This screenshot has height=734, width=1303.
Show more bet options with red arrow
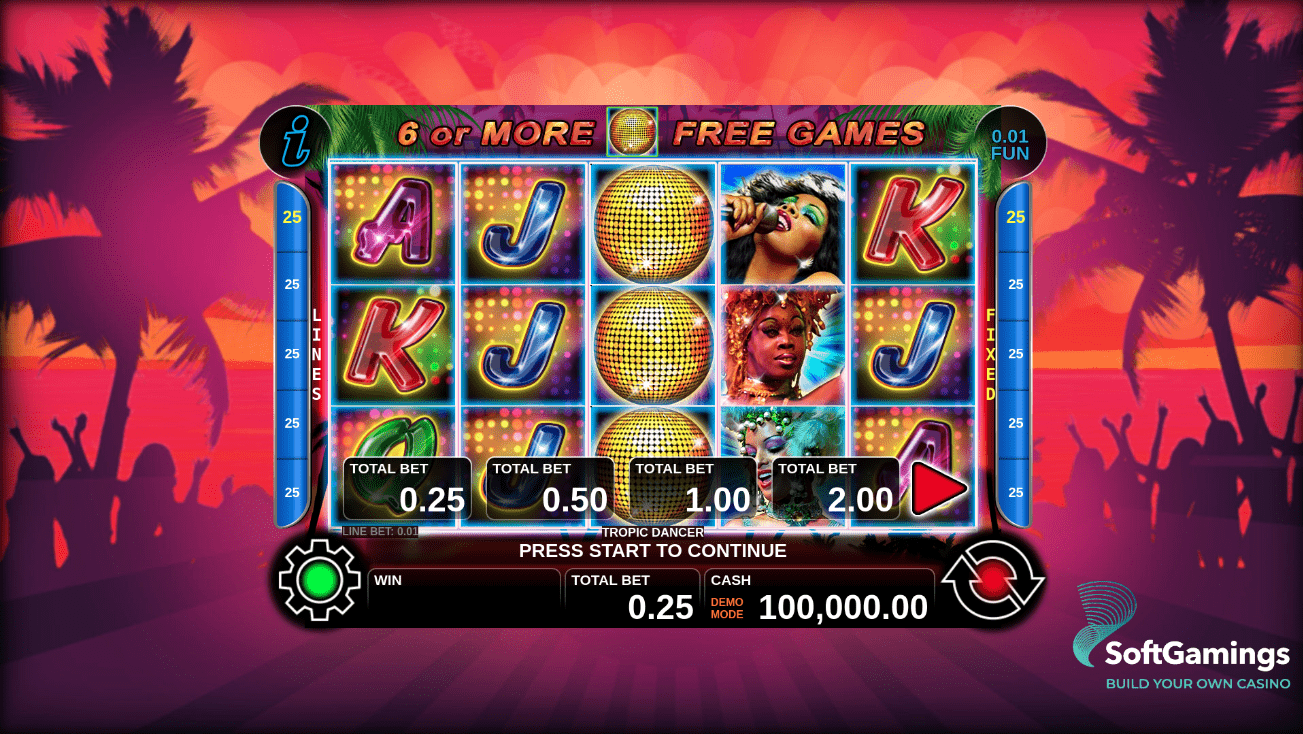pos(938,489)
